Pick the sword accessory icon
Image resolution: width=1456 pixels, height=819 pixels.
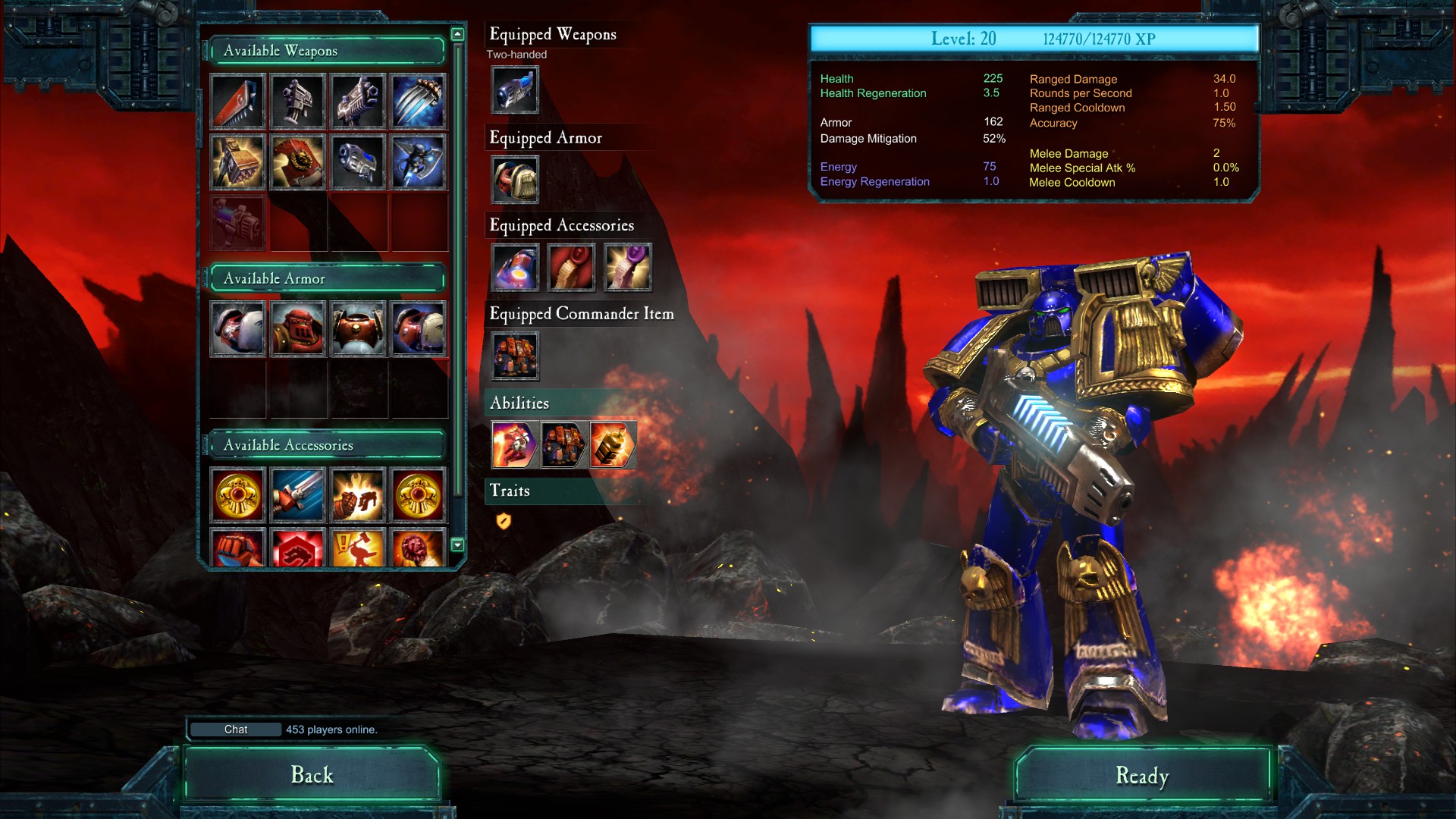[x=298, y=495]
